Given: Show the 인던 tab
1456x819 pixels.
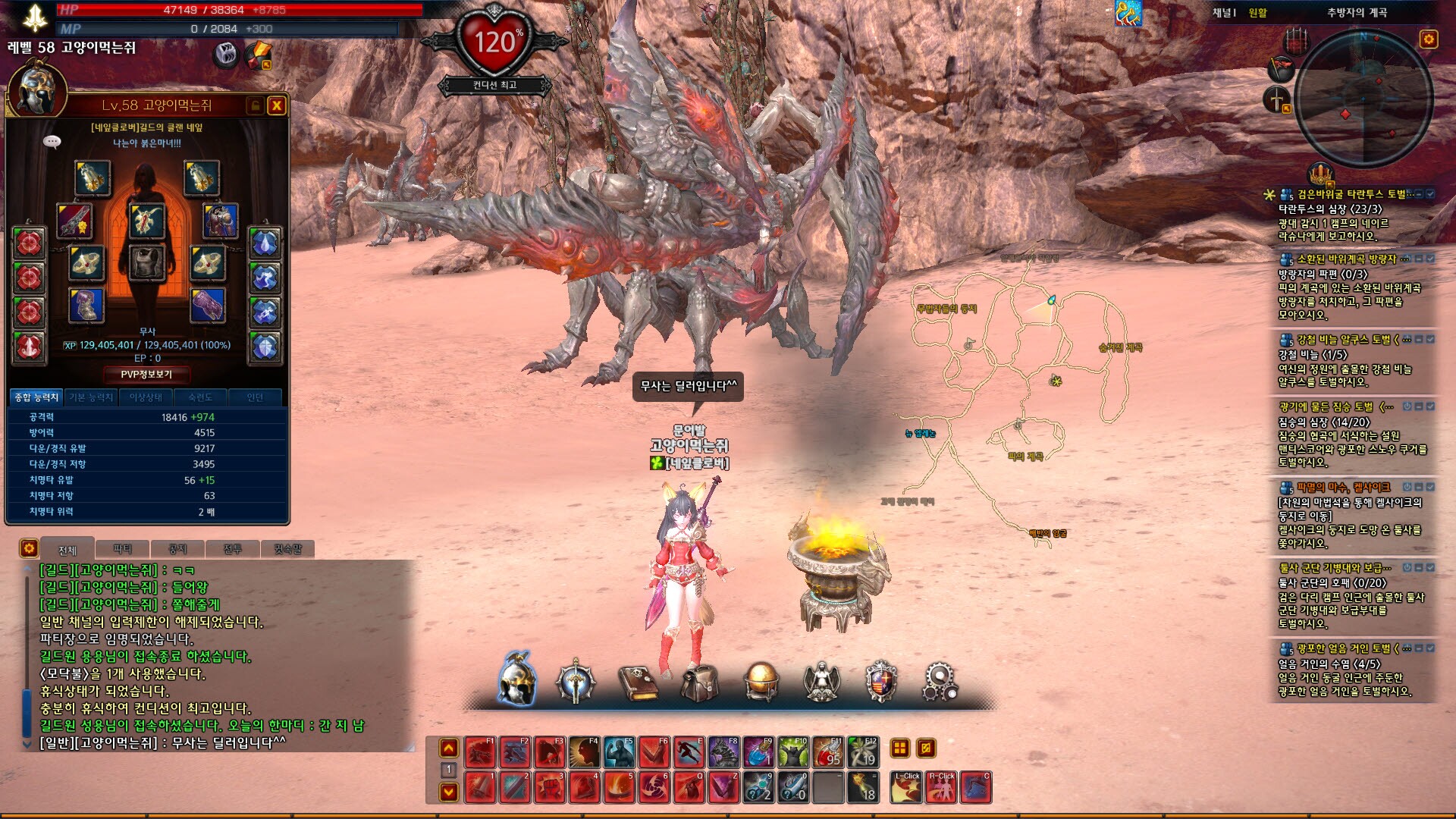Looking at the screenshot, I should 255,397.
